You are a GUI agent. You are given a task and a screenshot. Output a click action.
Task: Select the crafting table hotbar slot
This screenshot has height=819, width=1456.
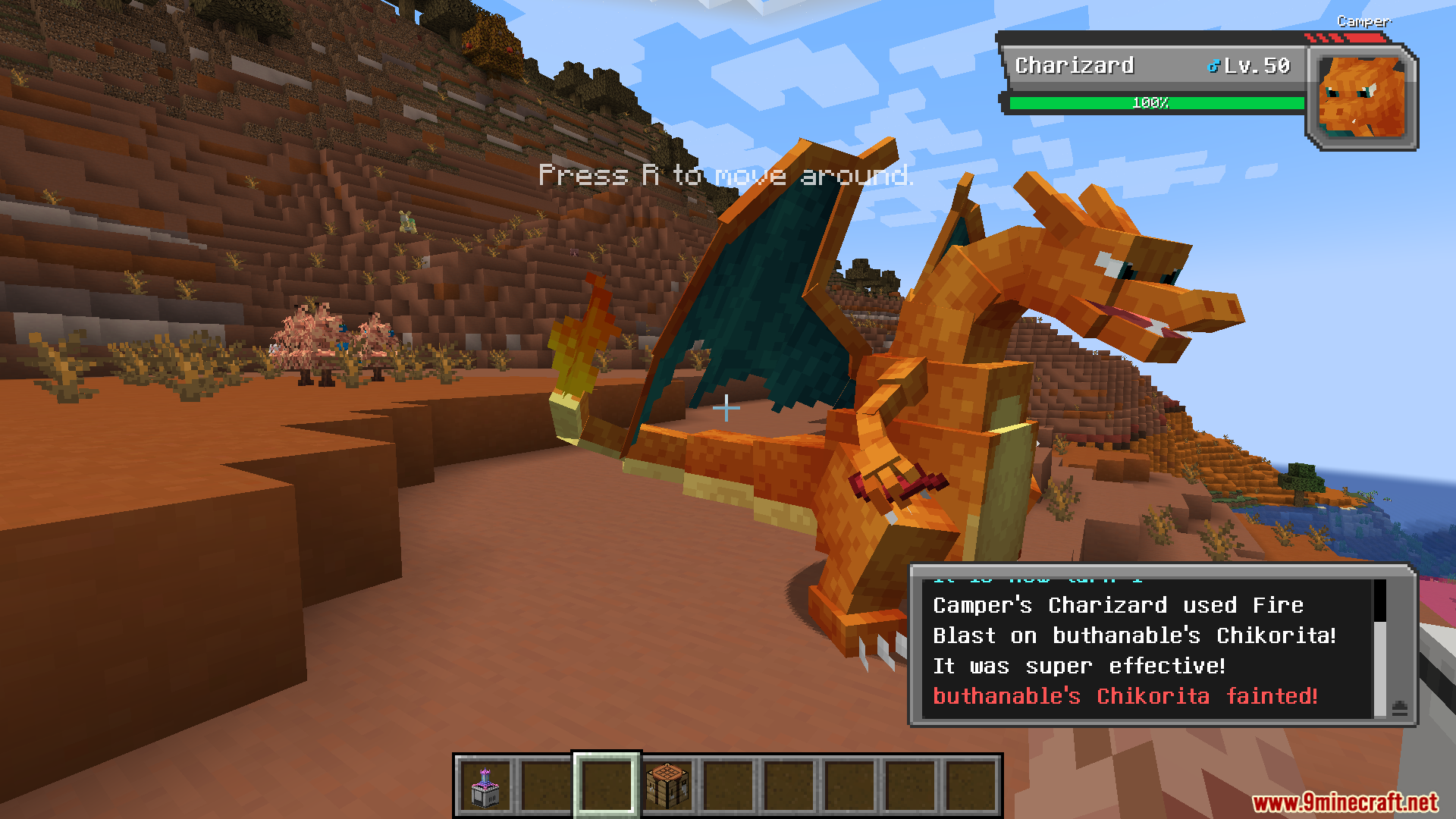coord(667,786)
